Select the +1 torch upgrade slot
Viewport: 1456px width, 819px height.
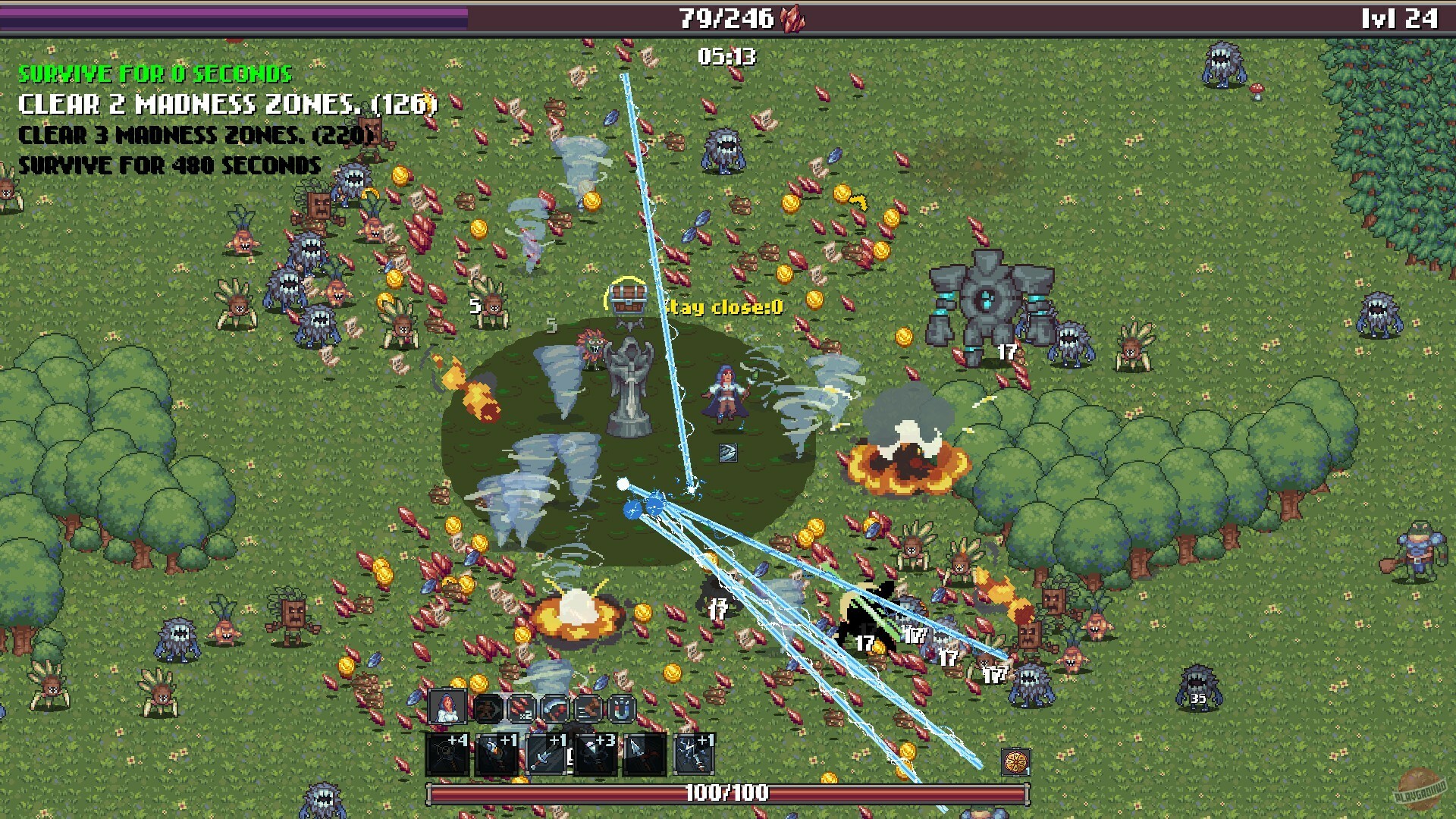click(x=497, y=755)
